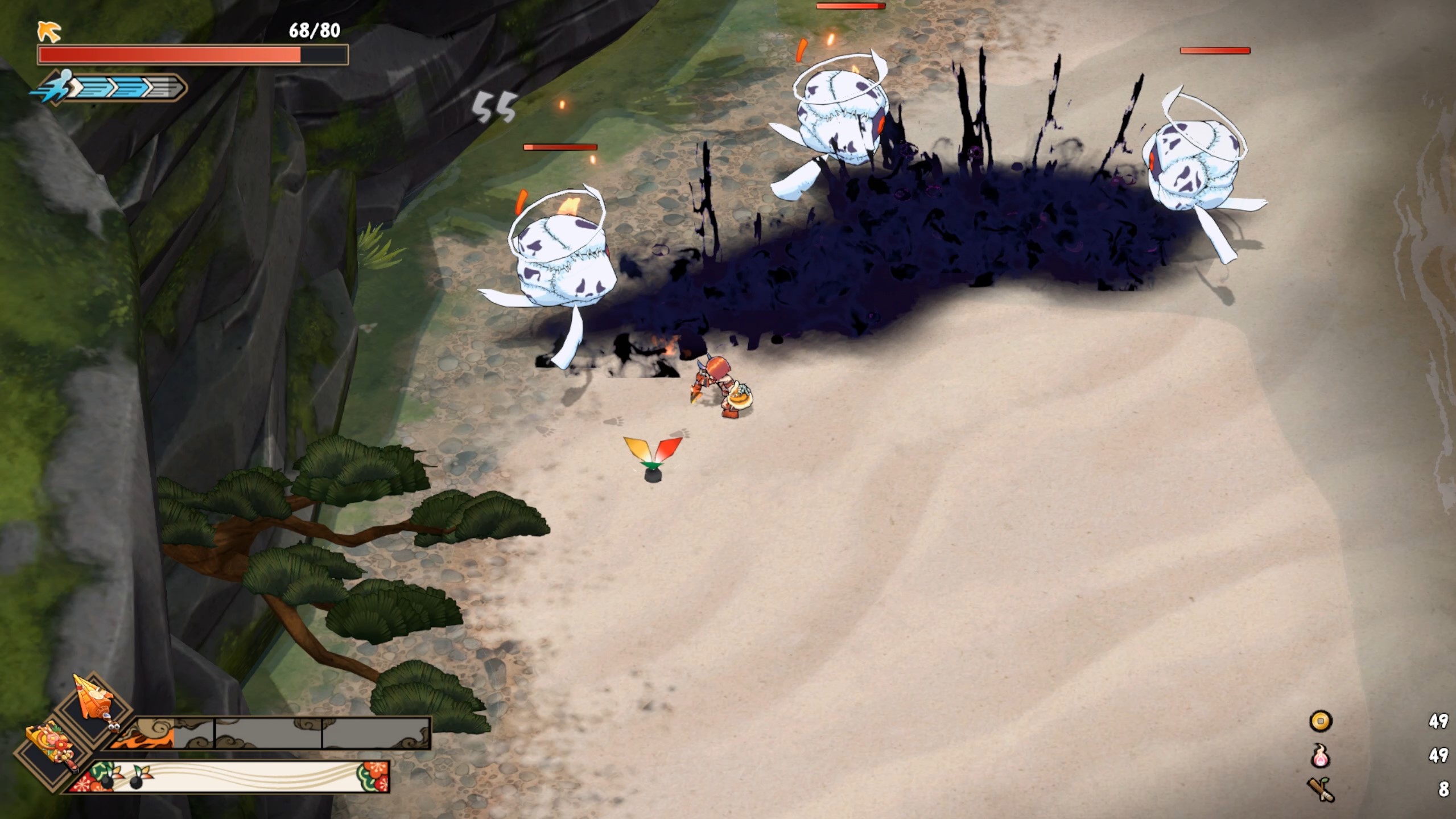Click the orange swallow bird icon
1456x819 pixels.
(x=49, y=31)
